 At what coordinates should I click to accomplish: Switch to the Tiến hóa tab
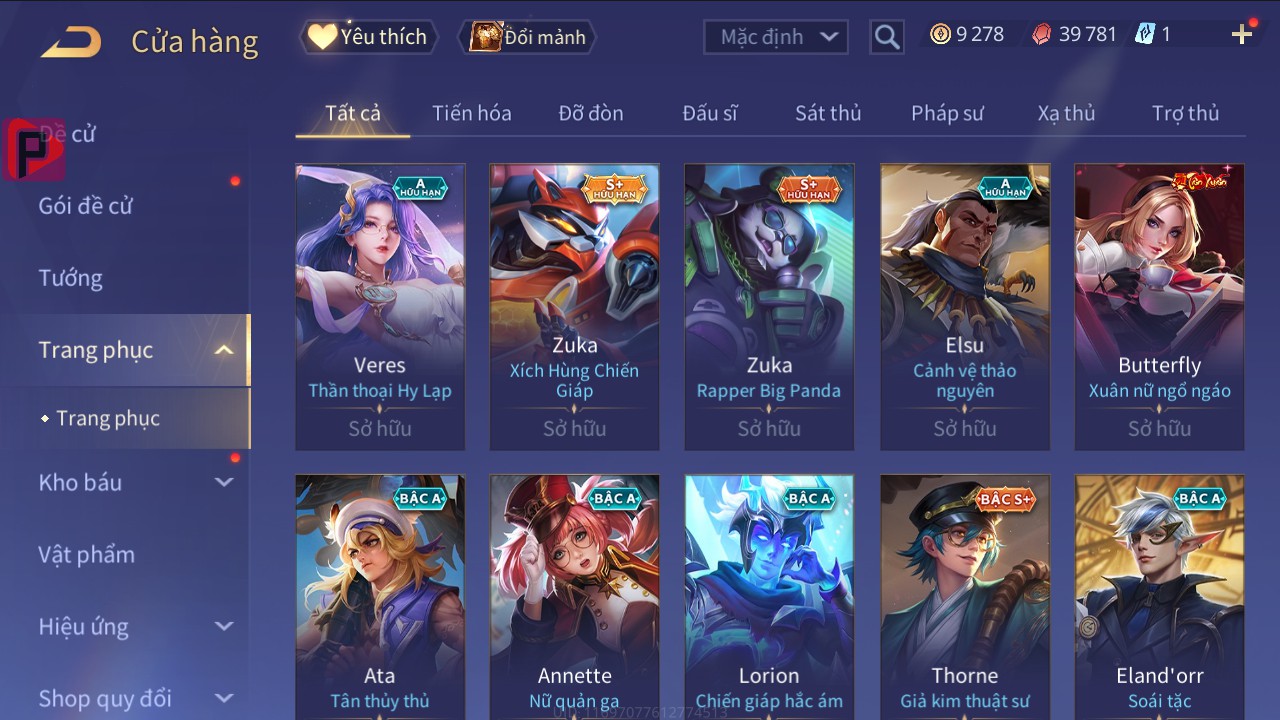471,113
